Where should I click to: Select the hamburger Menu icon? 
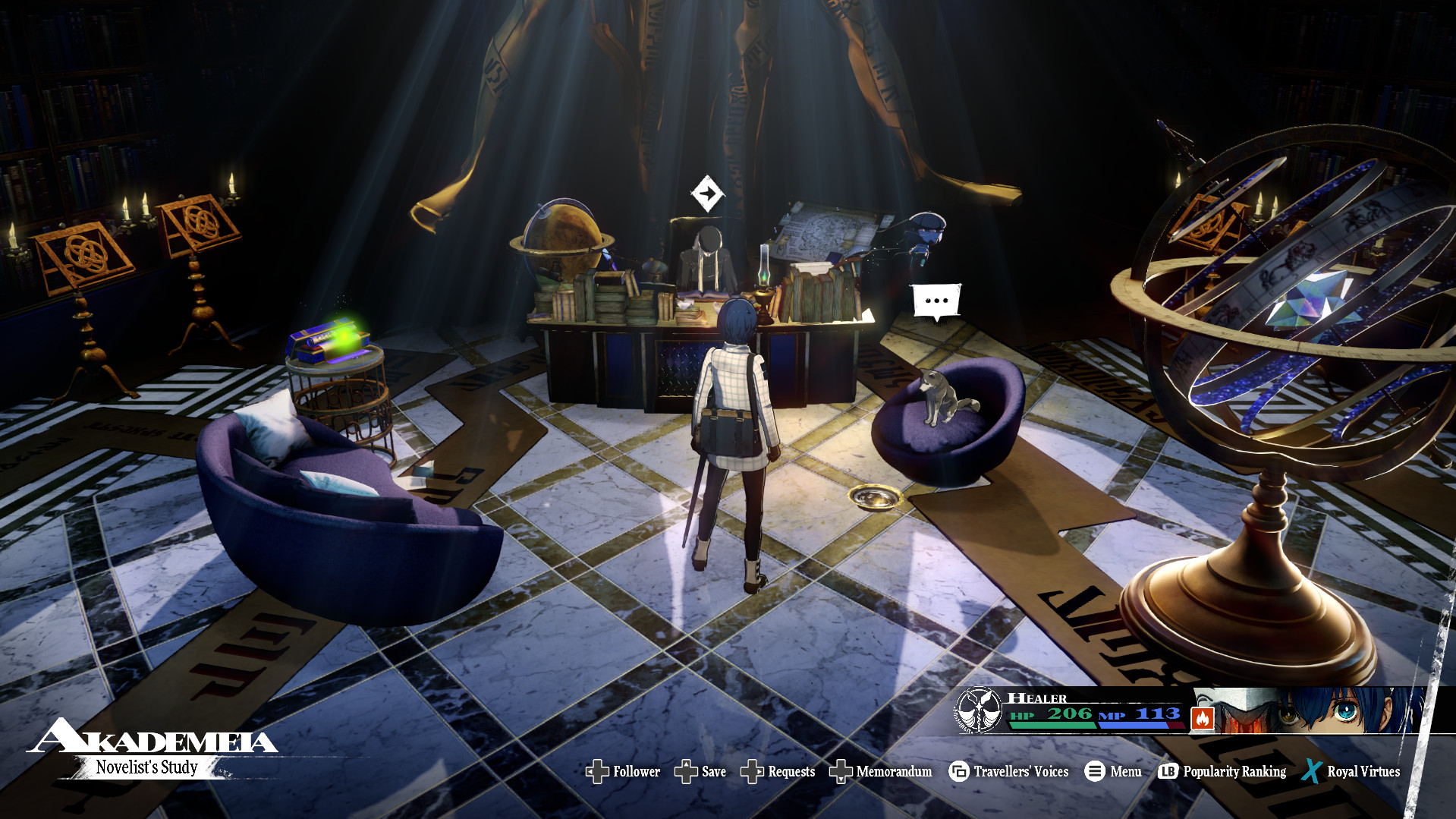1093,771
